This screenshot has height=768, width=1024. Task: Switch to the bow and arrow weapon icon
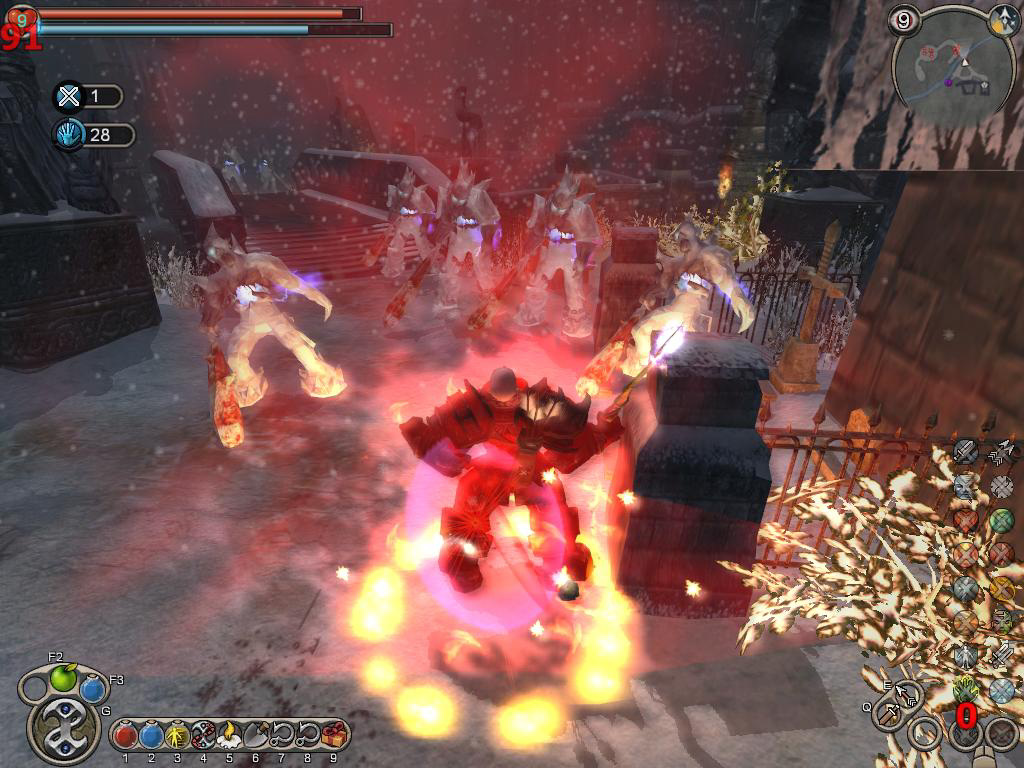pyautogui.click(x=907, y=693)
